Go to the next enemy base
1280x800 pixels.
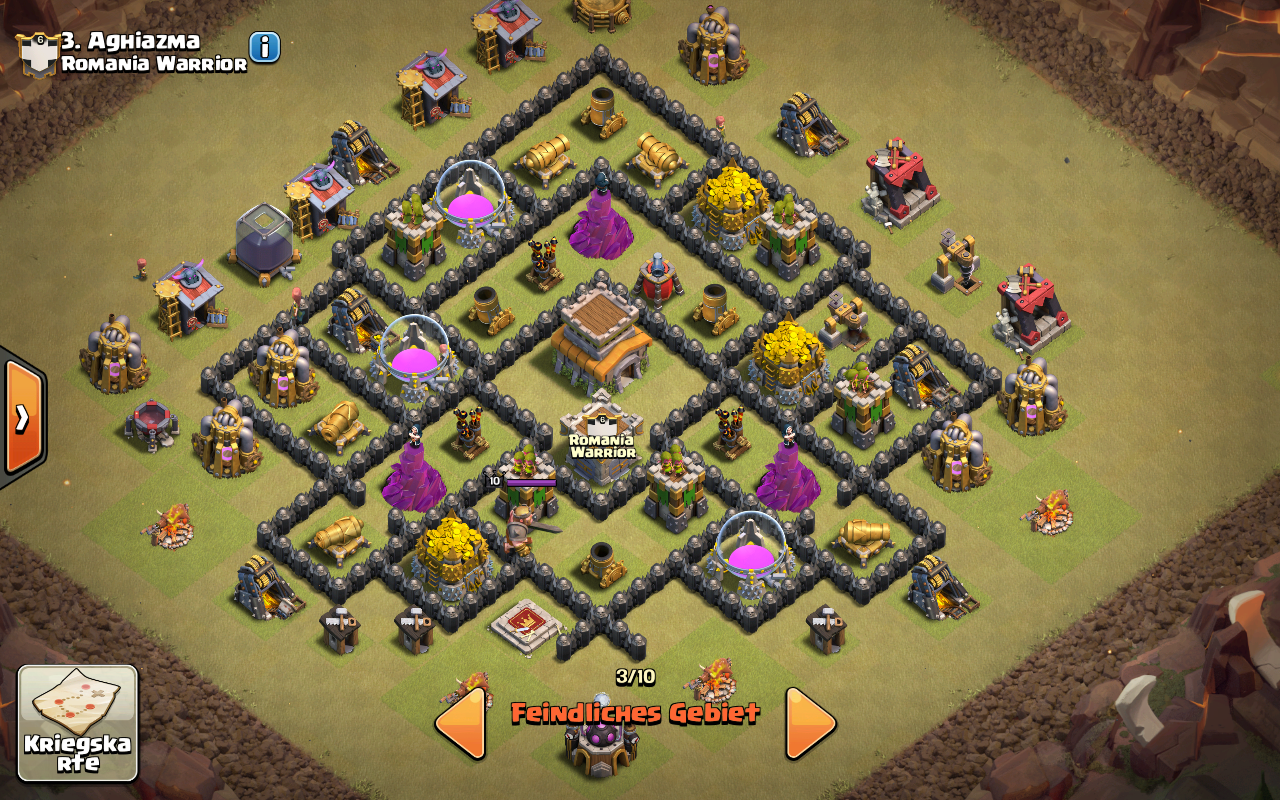click(x=809, y=722)
